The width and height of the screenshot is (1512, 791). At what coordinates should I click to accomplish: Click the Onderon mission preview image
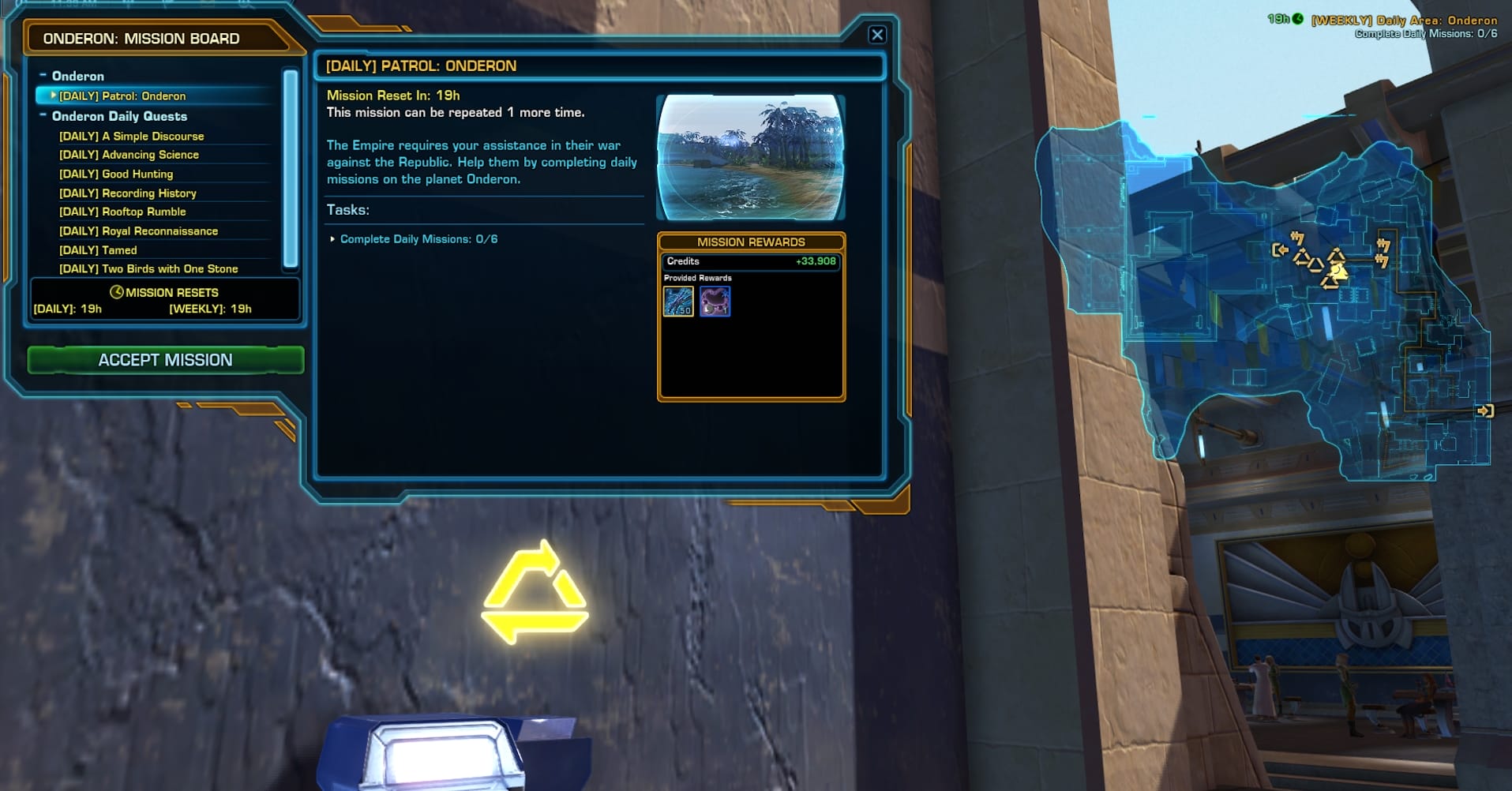coord(750,157)
